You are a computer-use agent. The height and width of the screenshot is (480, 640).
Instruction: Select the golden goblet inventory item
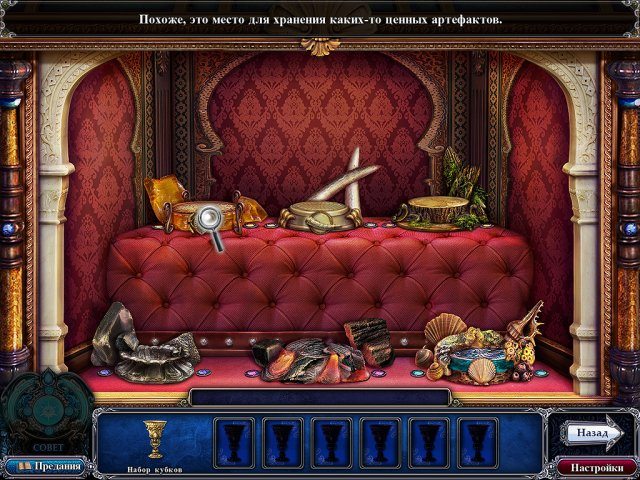point(154,438)
